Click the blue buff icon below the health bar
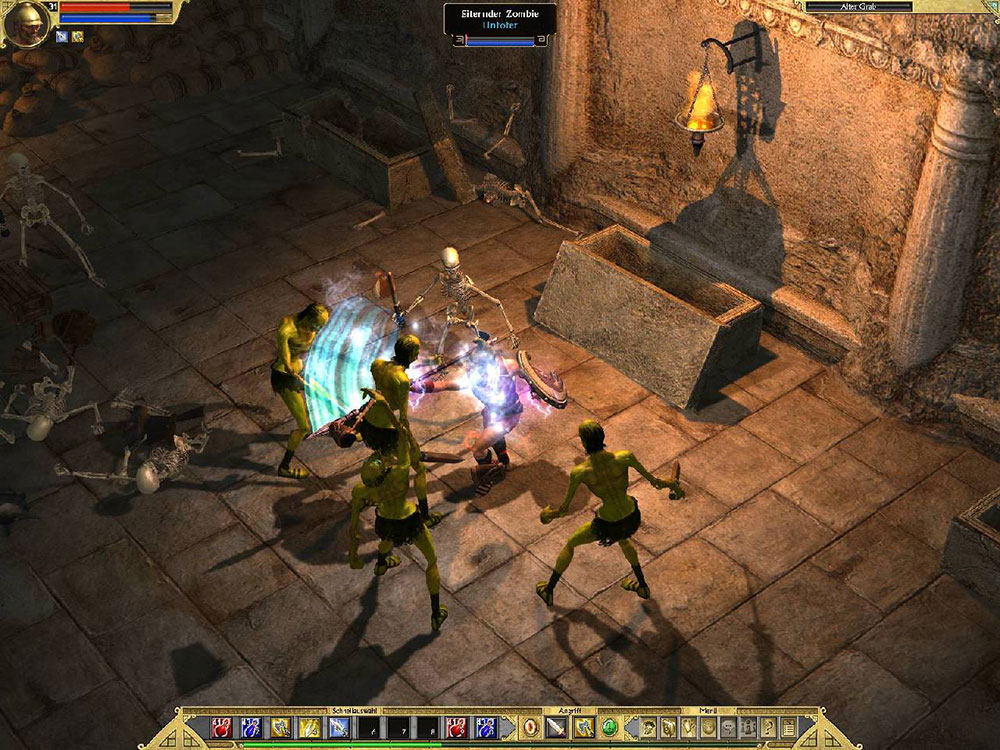 click(x=60, y=36)
